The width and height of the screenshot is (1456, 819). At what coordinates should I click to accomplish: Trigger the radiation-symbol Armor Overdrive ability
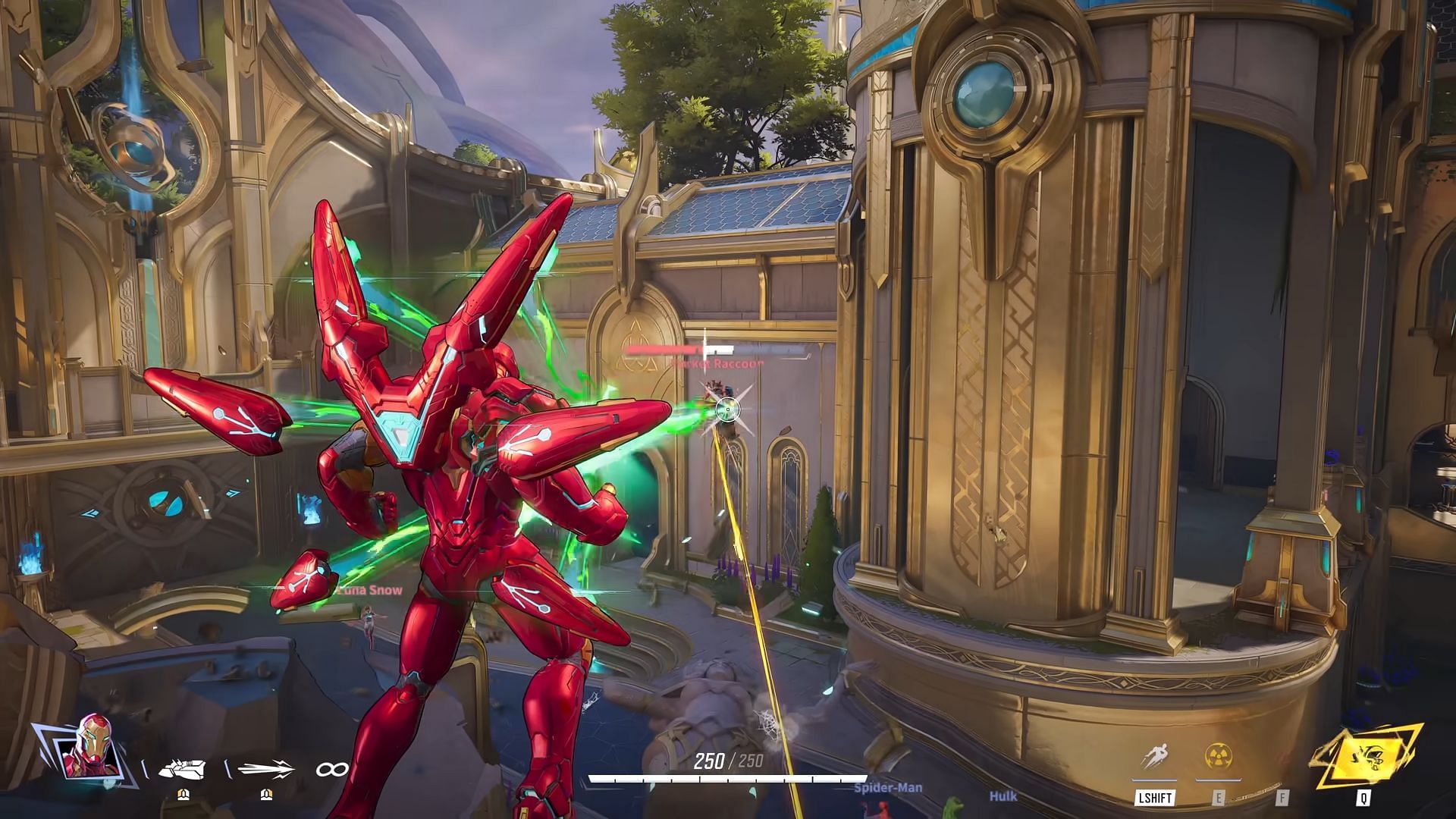coord(1218,758)
